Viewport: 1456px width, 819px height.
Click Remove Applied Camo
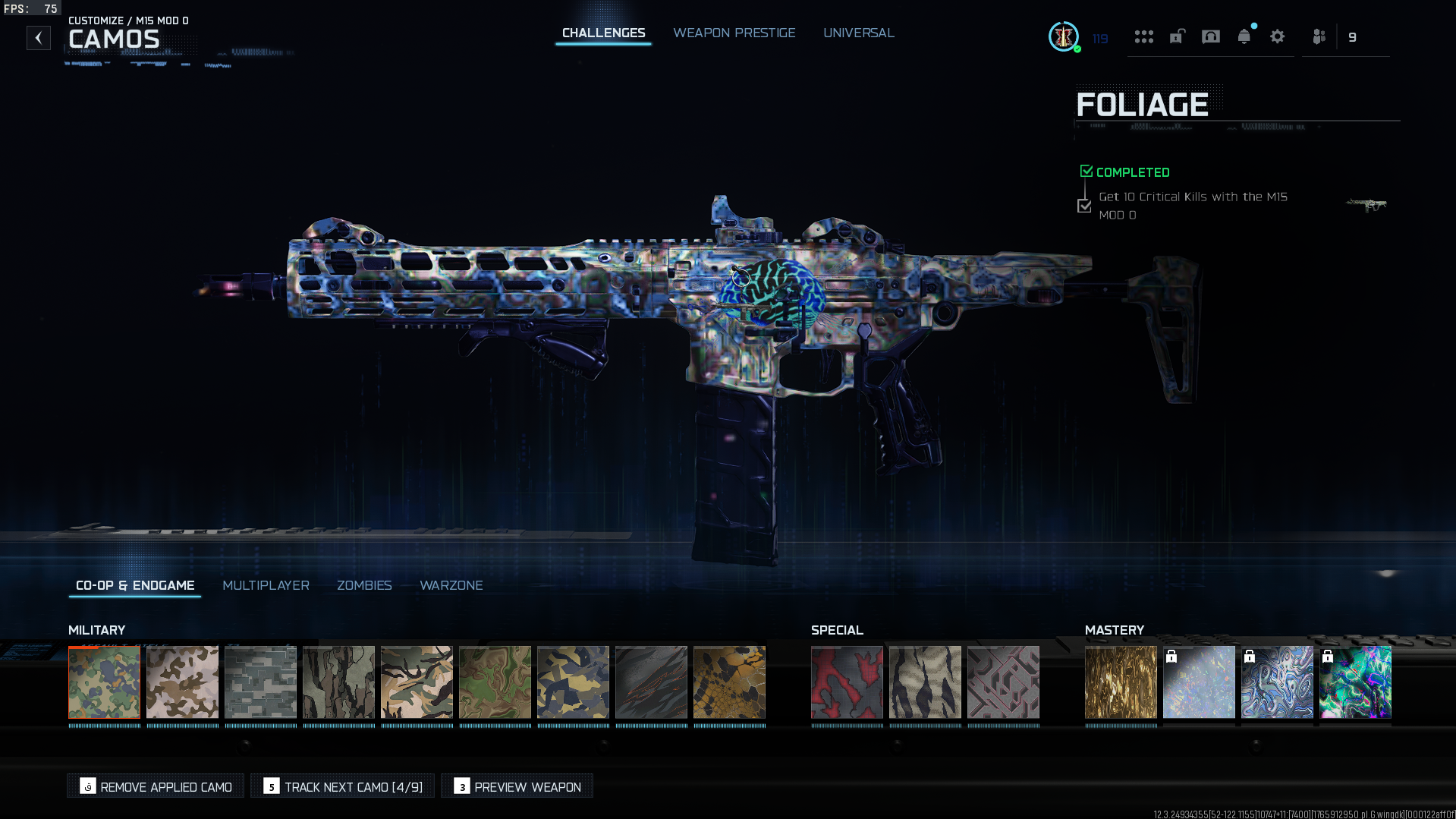pyautogui.click(x=156, y=786)
